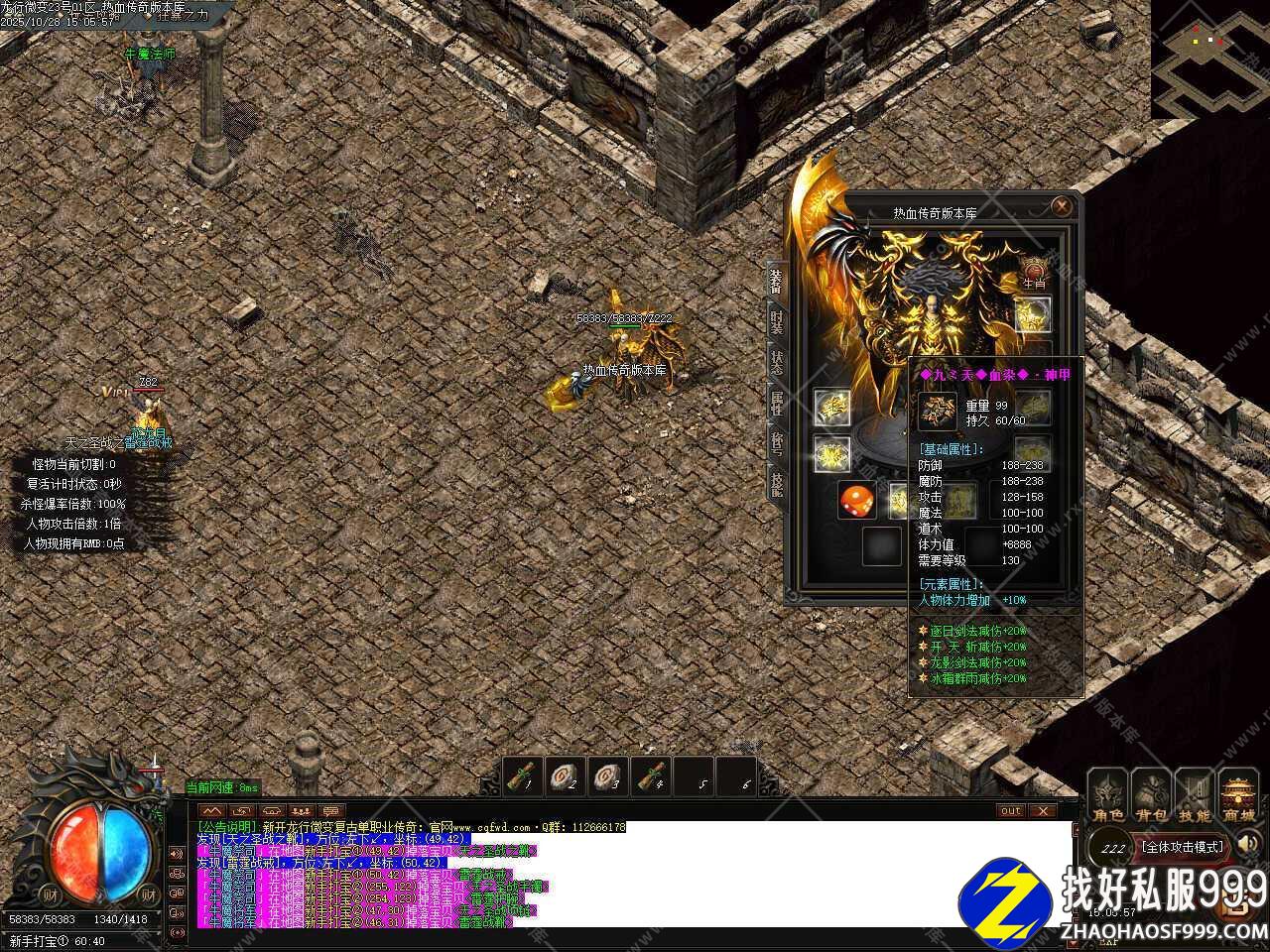Click the first chat channel filter button
The image size is (1270, 952).
[x=213, y=811]
